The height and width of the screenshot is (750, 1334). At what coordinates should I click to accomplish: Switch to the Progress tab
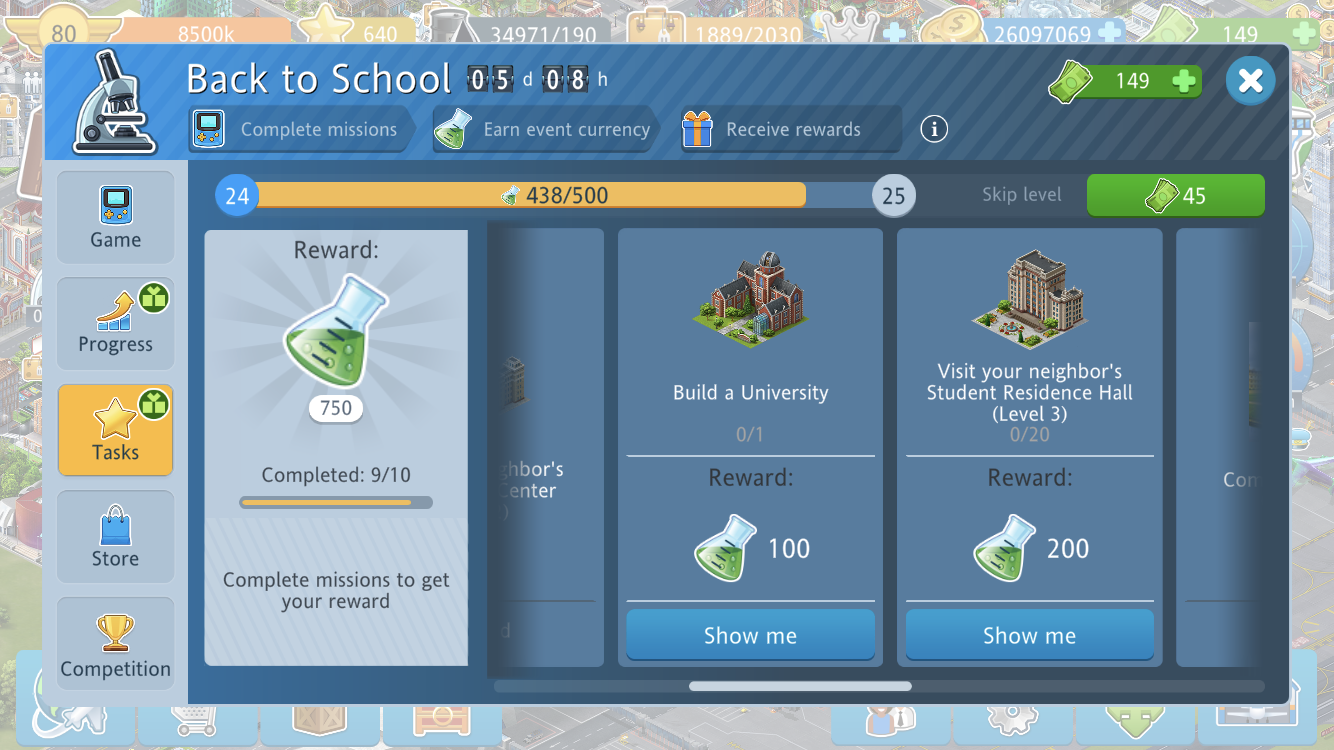tap(115, 324)
